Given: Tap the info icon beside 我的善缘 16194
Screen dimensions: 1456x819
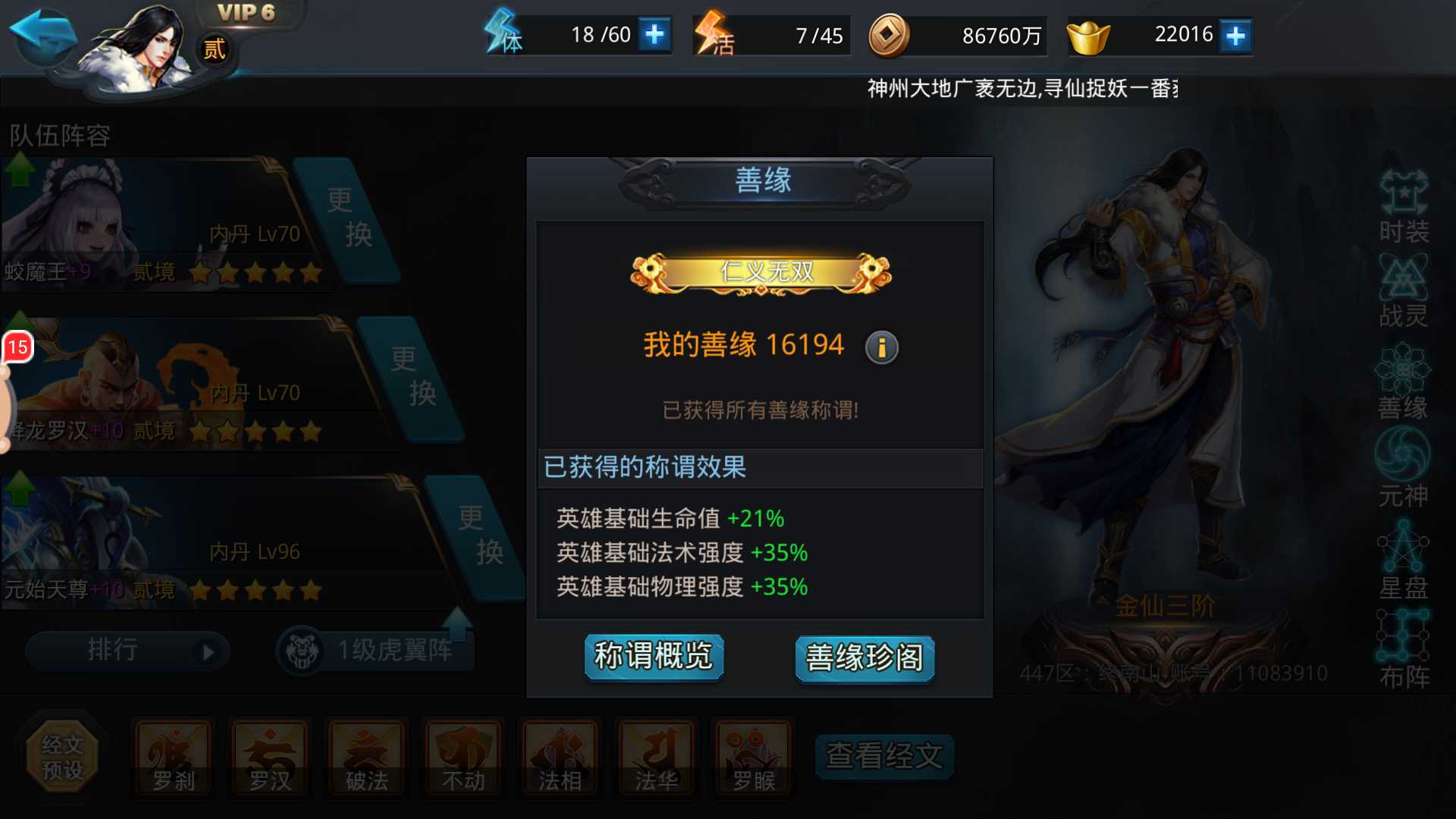Looking at the screenshot, I should click(881, 348).
